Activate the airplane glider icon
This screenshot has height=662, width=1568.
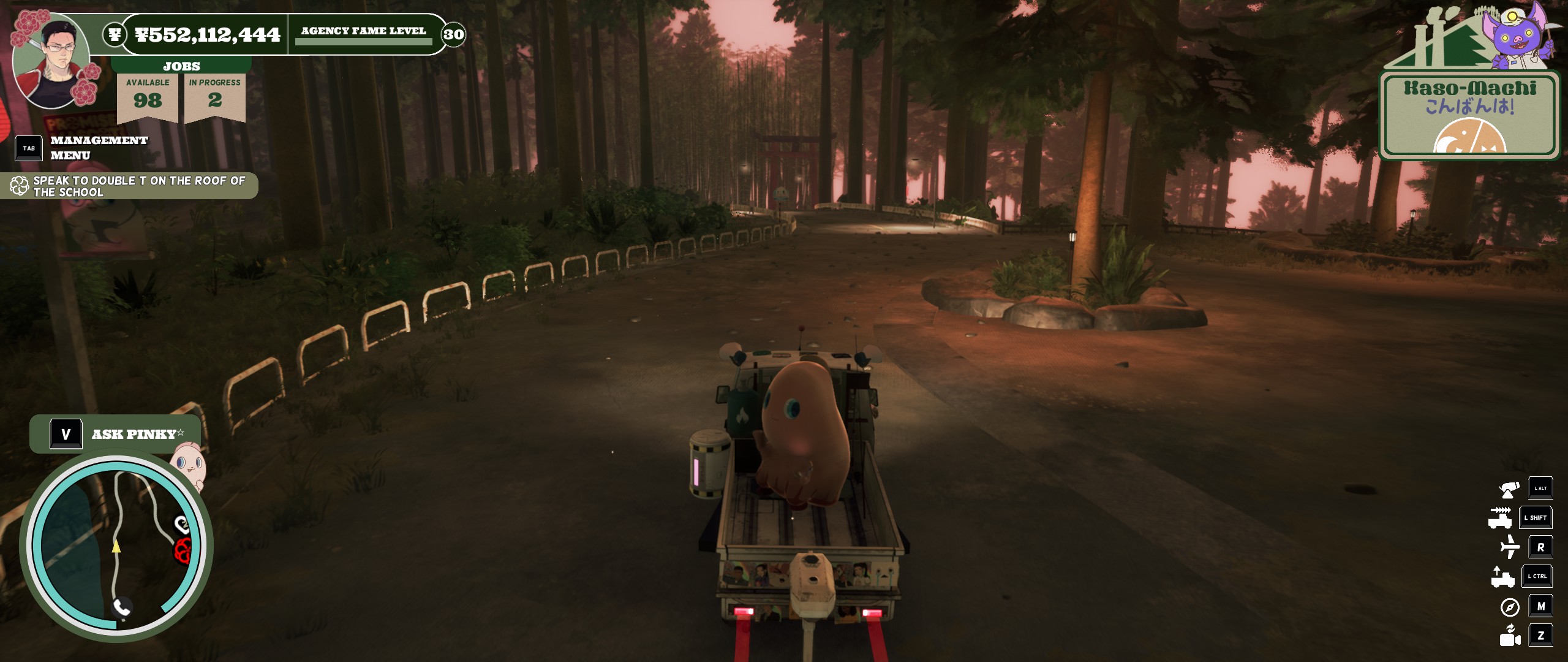(1510, 547)
